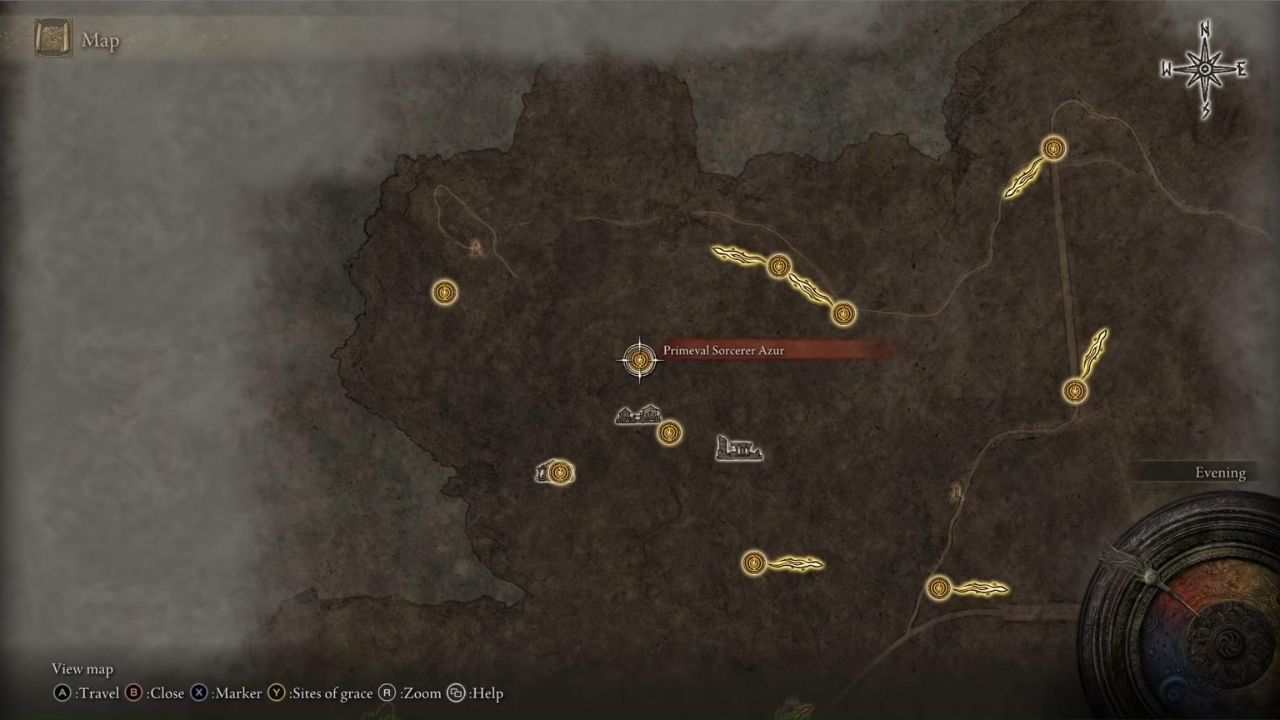Viewport: 1280px width, 720px height.
Task: Click the site of grace beside the village buildings
Action: coord(668,432)
